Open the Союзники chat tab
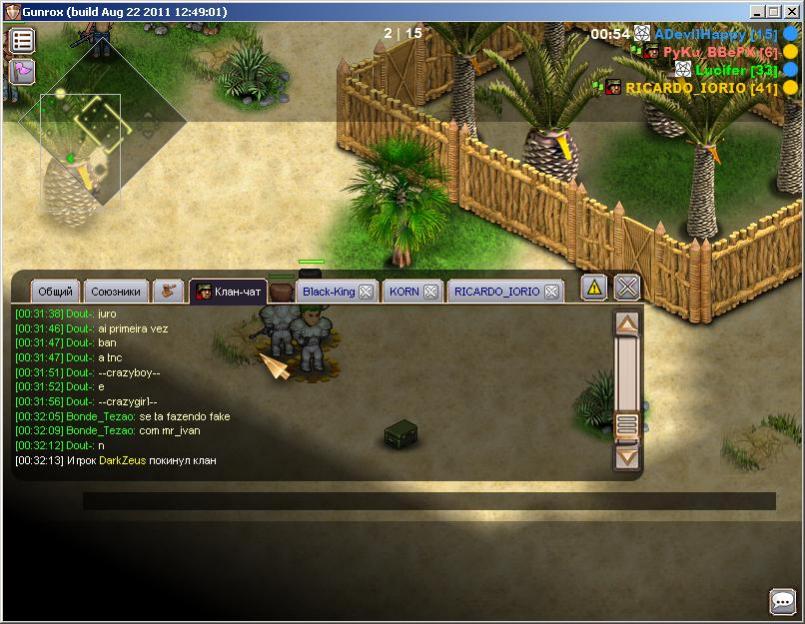The width and height of the screenshot is (805, 624). 115,292
